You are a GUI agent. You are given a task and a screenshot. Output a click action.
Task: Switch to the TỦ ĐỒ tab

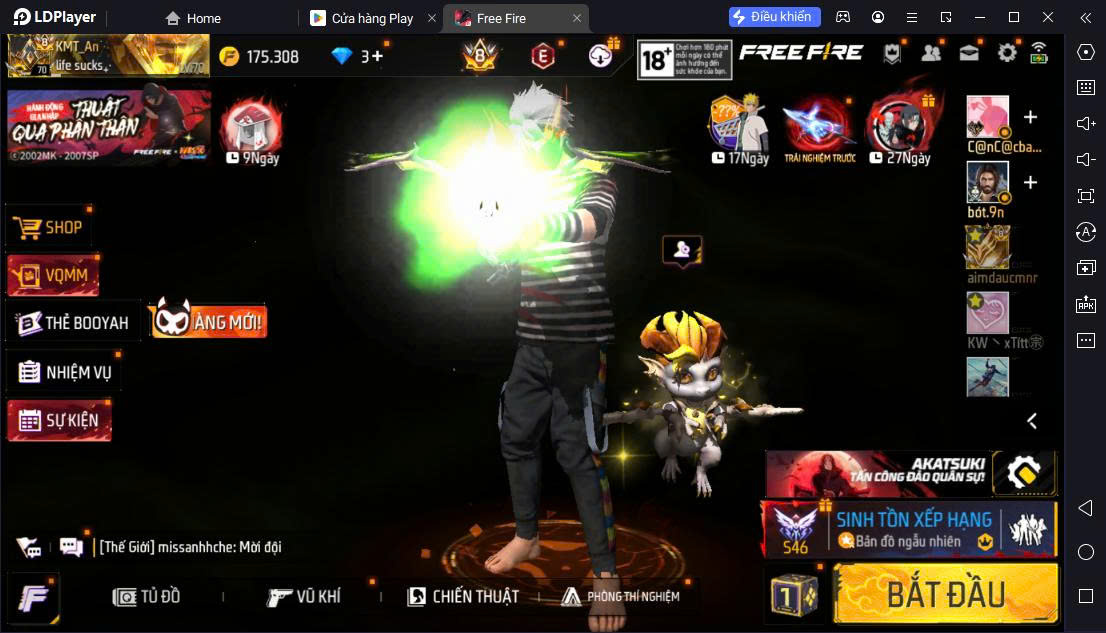[148, 597]
